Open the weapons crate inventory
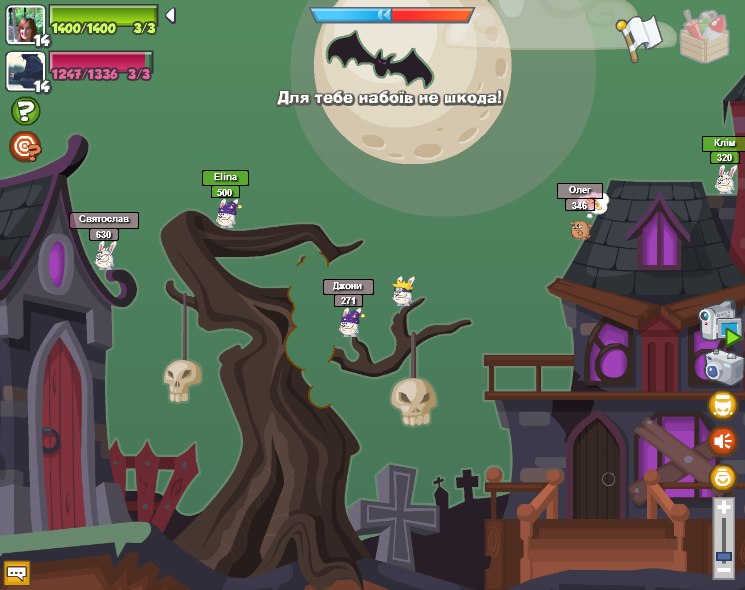Screen dimensions: 745x590 704,36
